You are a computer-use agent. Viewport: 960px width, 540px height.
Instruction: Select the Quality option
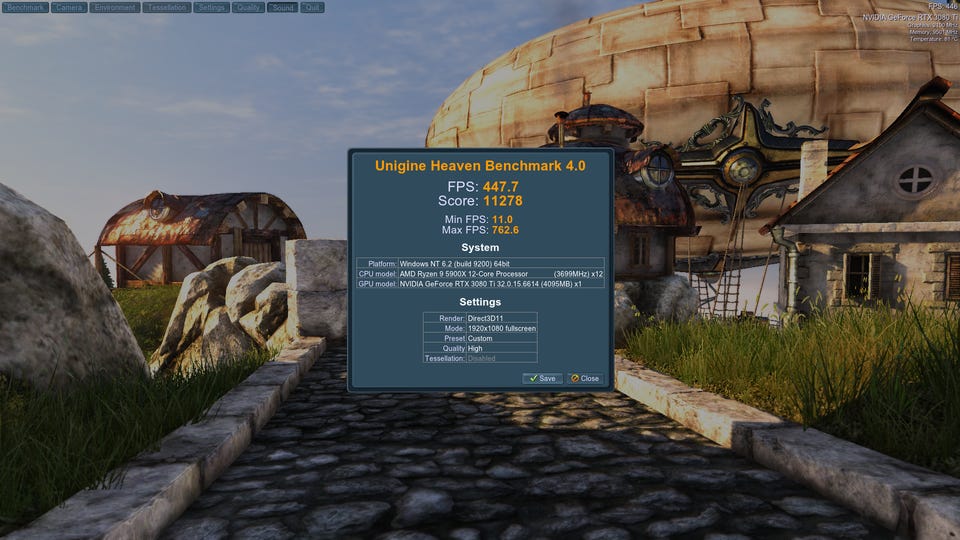point(248,7)
